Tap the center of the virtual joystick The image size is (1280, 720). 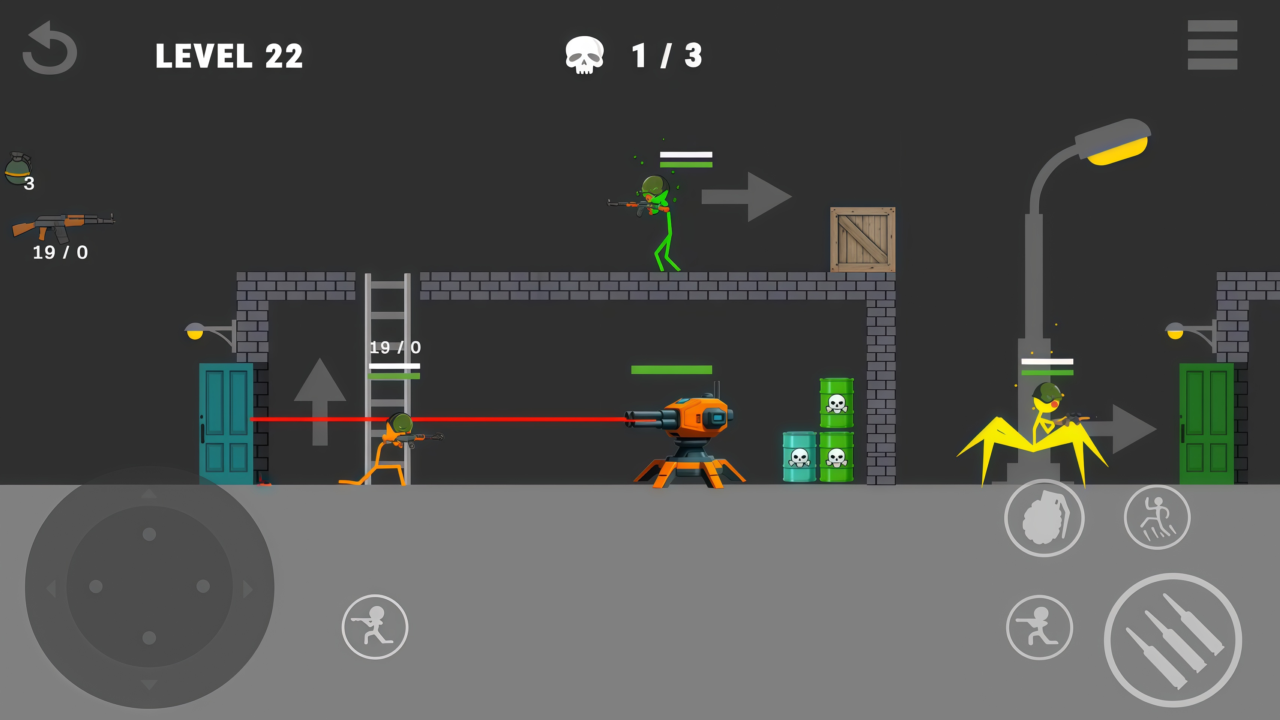(148, 588)
